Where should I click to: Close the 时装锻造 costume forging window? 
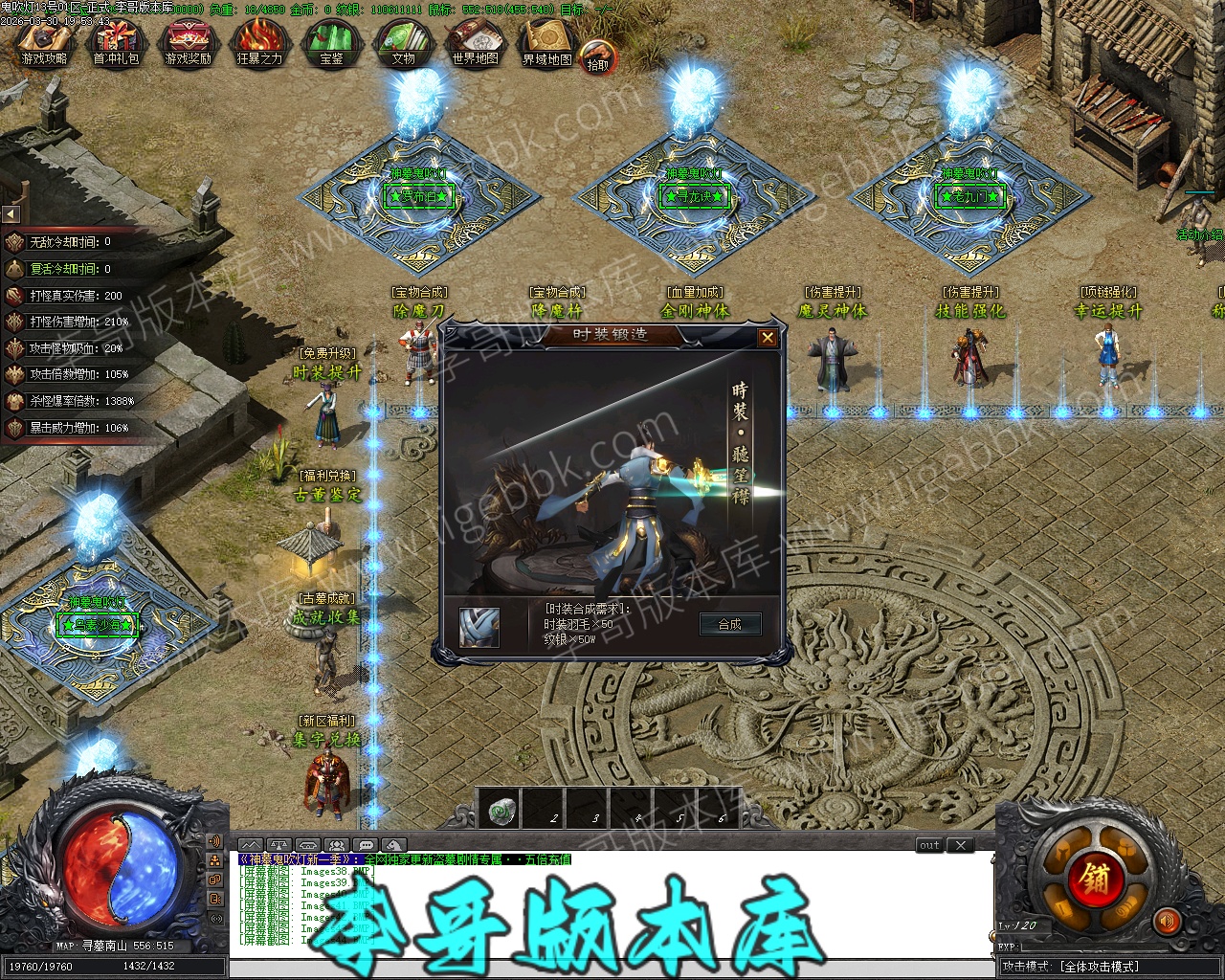pyautogui.click(x=768, y=338)
